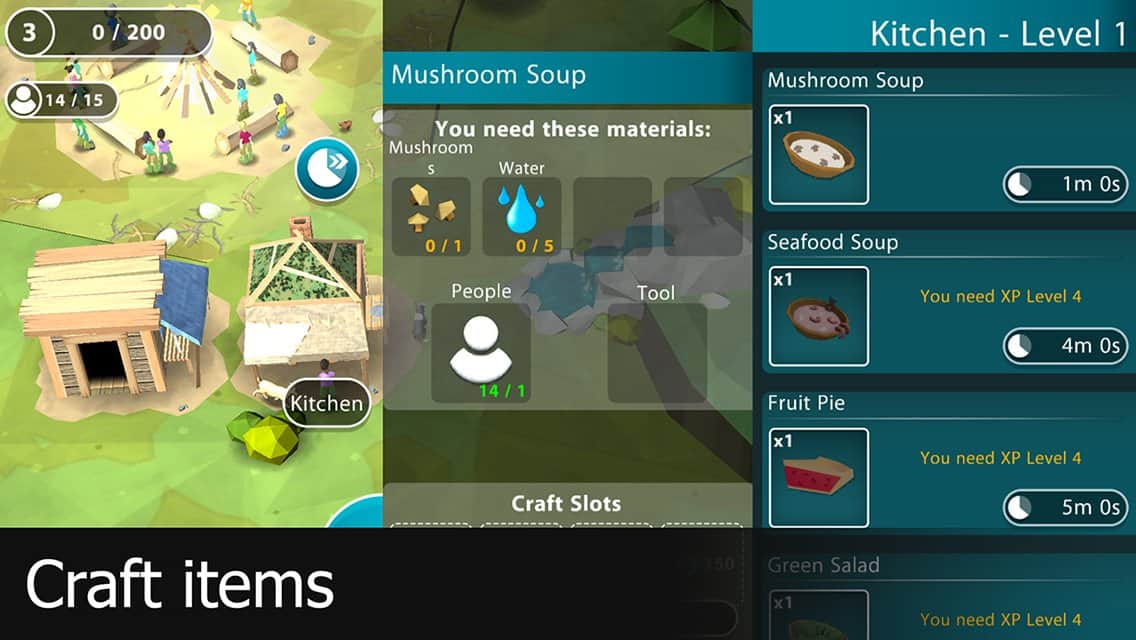This screenshot has height=640, width=1136.
Task: Open the empty Tool slot
Action: 657,353
